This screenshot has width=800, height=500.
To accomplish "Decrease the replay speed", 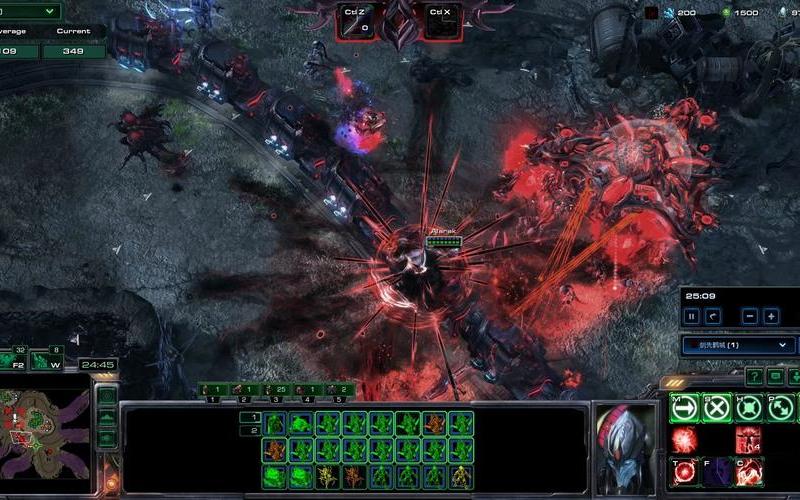I will pos(750,316).
